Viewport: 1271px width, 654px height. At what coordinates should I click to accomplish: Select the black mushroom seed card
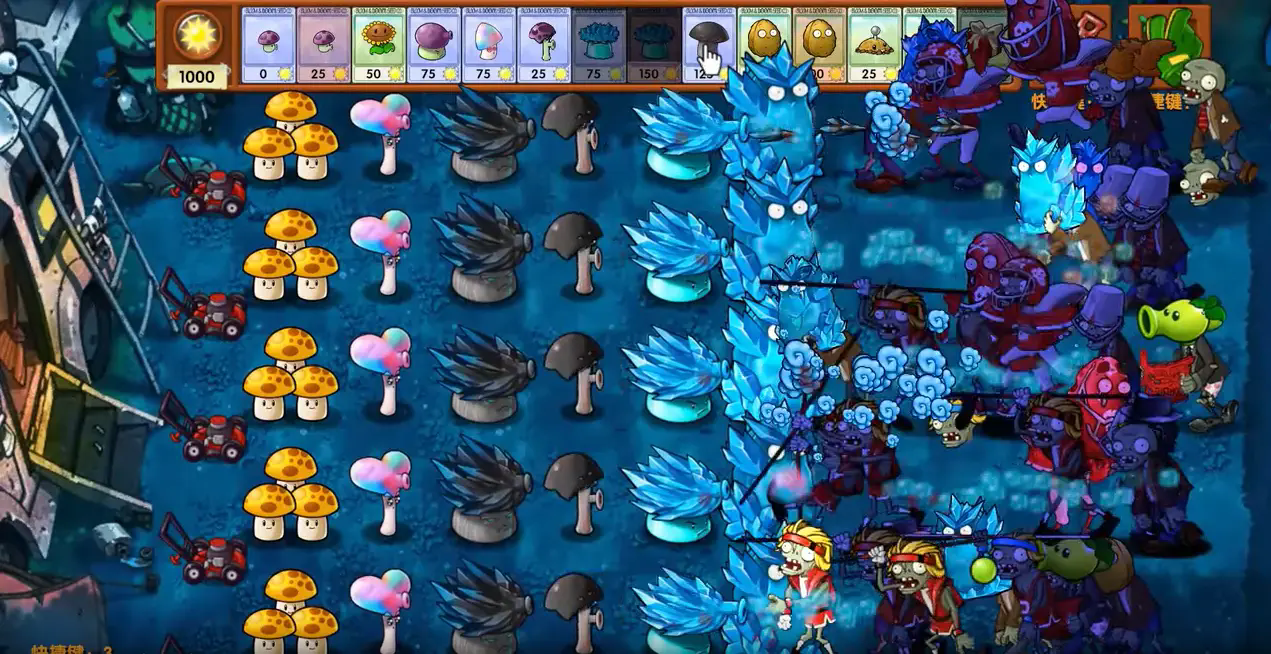(x=708, y=46)
